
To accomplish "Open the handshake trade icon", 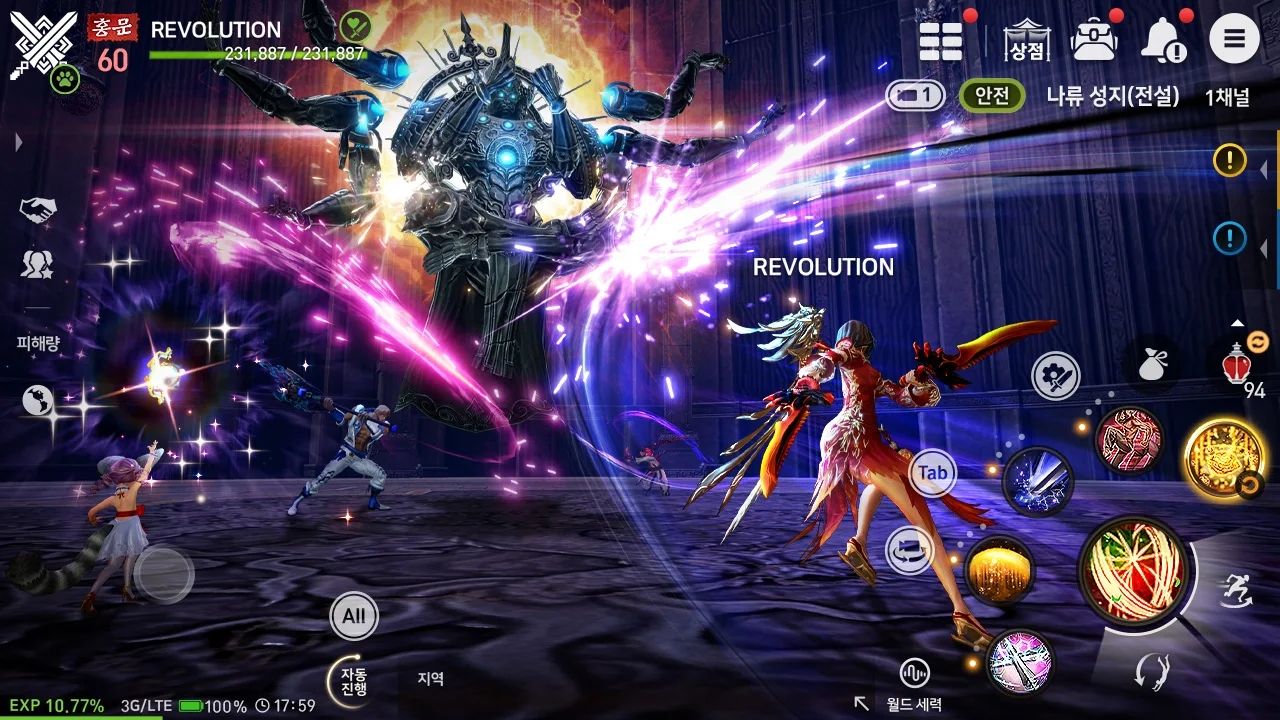I will (38, 210).
